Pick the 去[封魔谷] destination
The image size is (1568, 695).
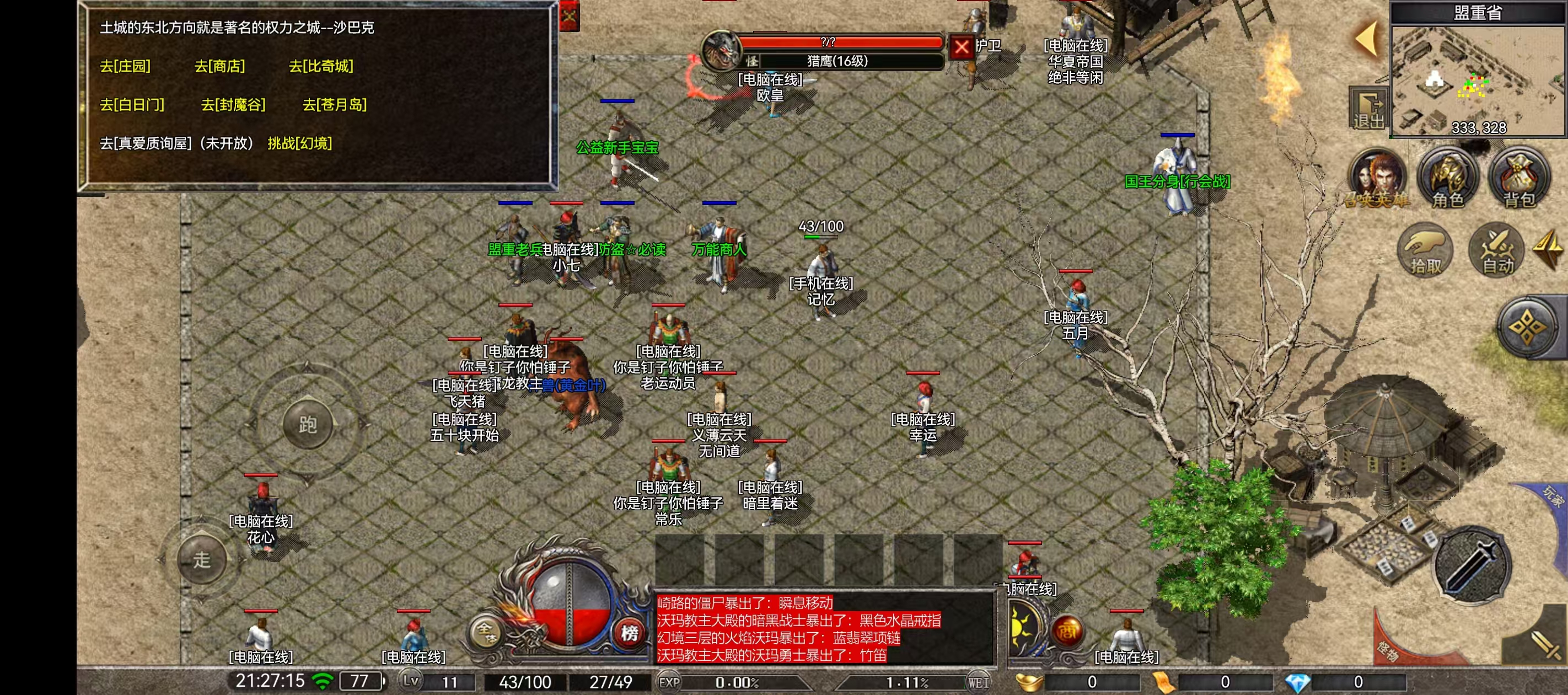click(x=233, y=105)
